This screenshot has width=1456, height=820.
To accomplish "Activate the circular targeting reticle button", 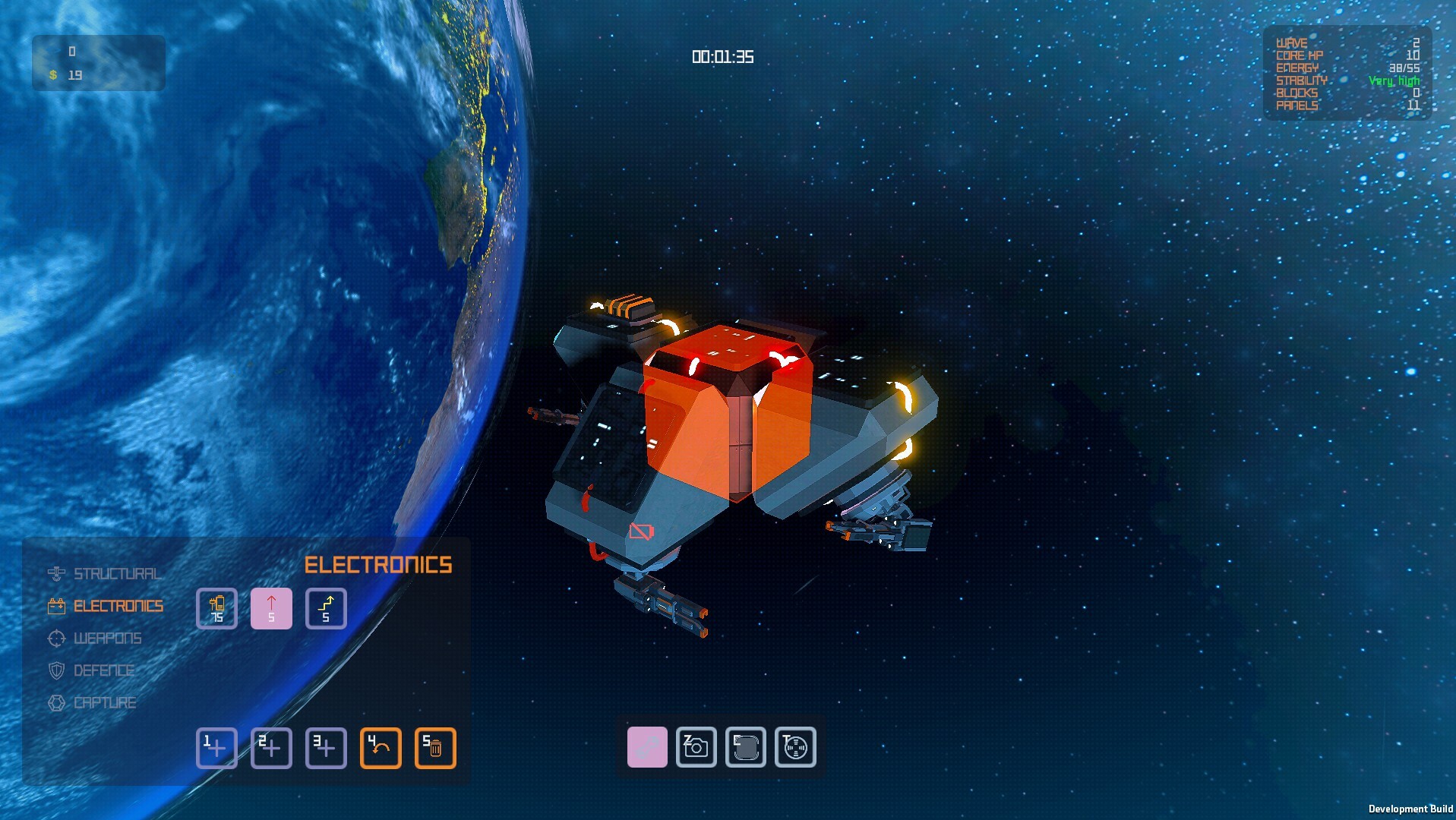I will pyautogui.click(x=795, y=747).
